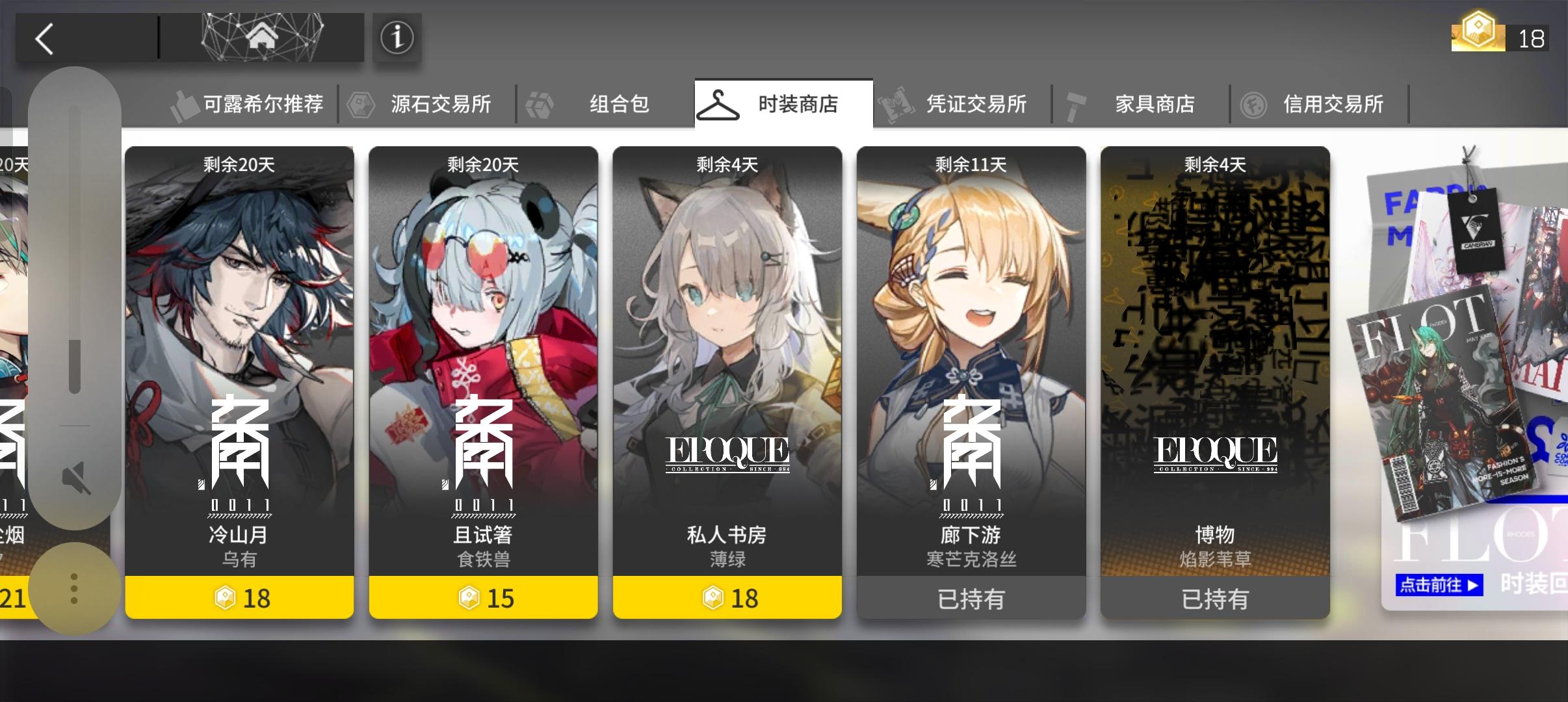The height and width of the screenshot is (702, 1568).
Task: Purchase 冷山月 skin for 18 currency
Action: pos(240,598)
